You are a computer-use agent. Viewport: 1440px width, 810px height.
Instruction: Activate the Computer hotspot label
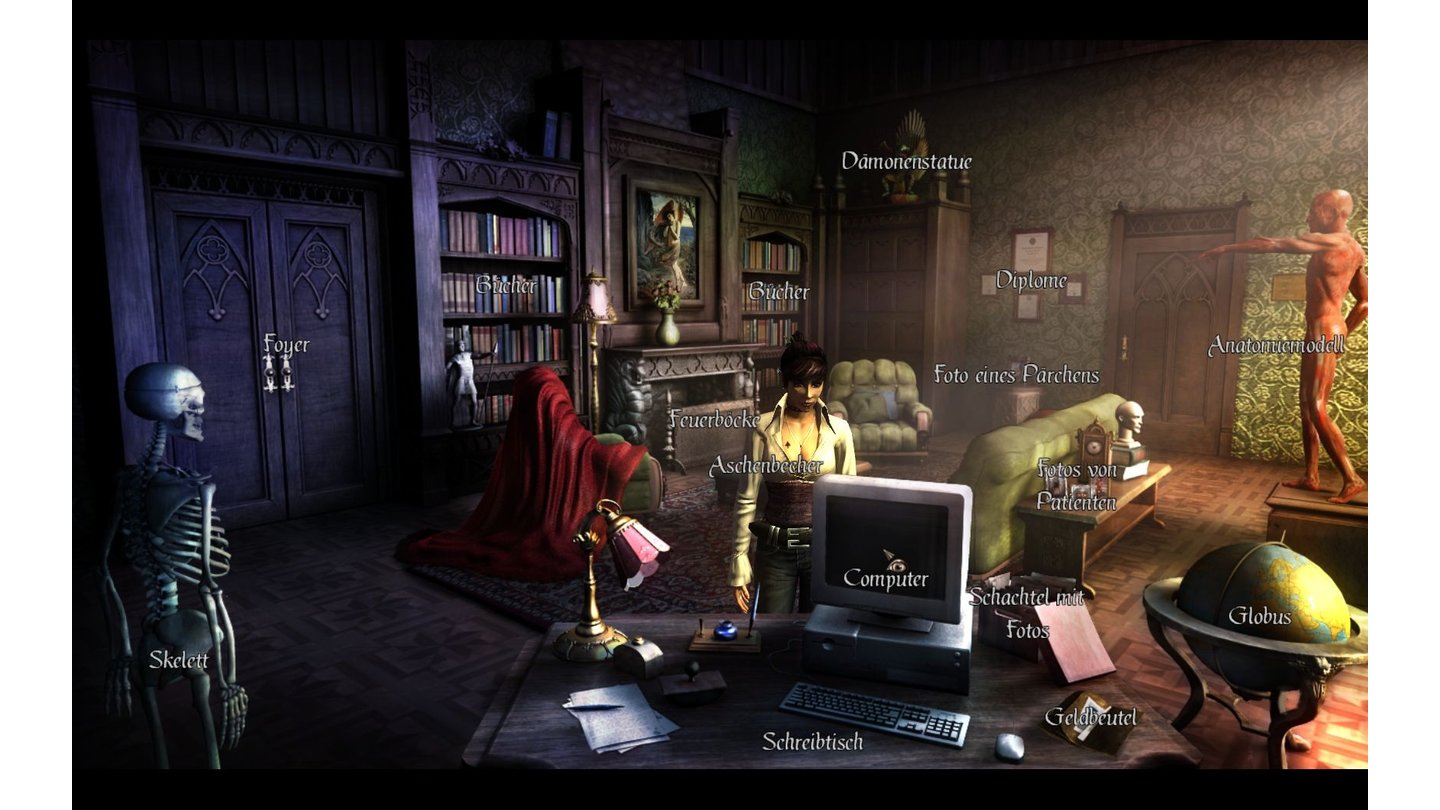[886, 578]
